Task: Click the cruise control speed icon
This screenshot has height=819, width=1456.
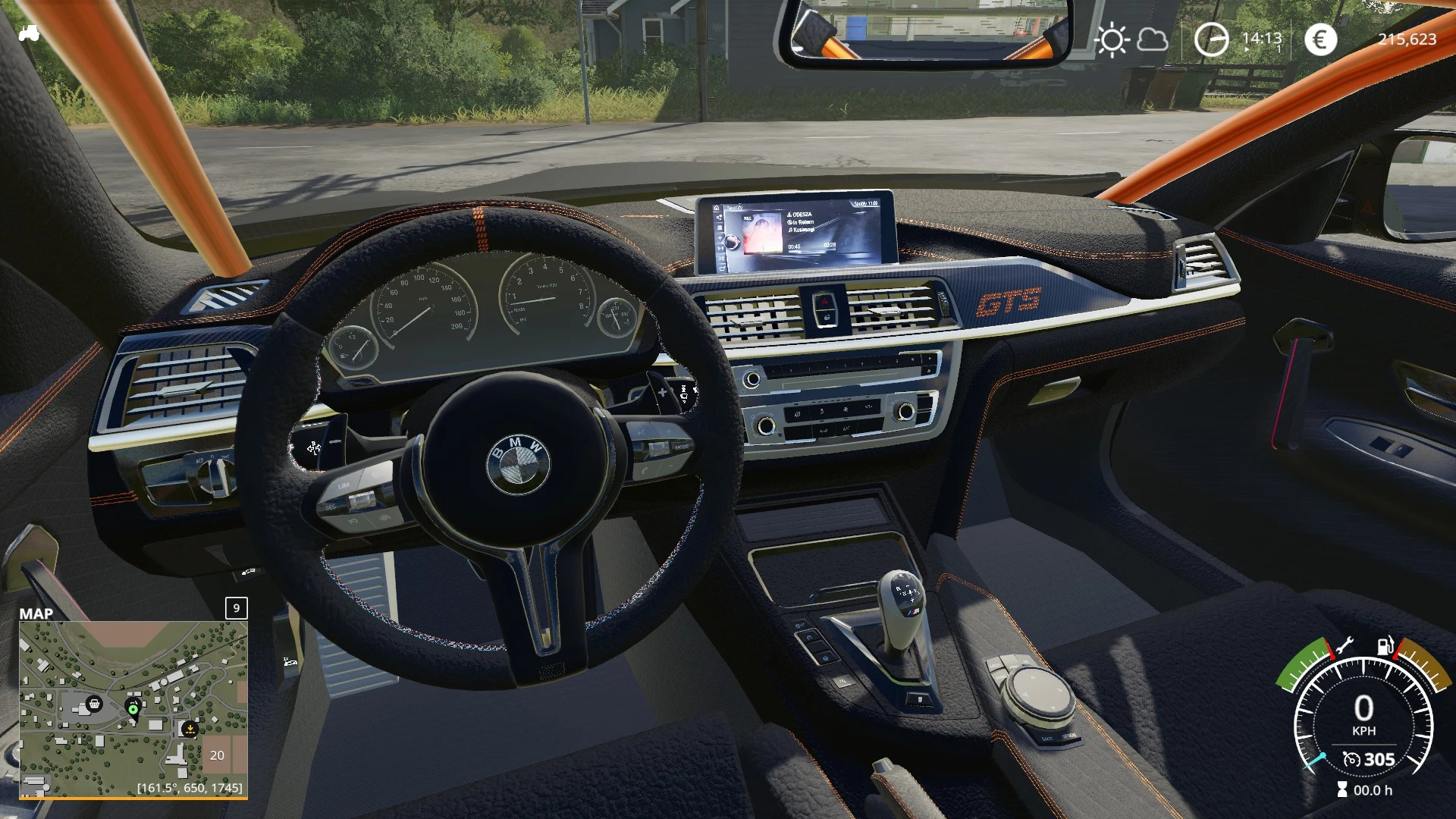Action: click(1351, 759)
